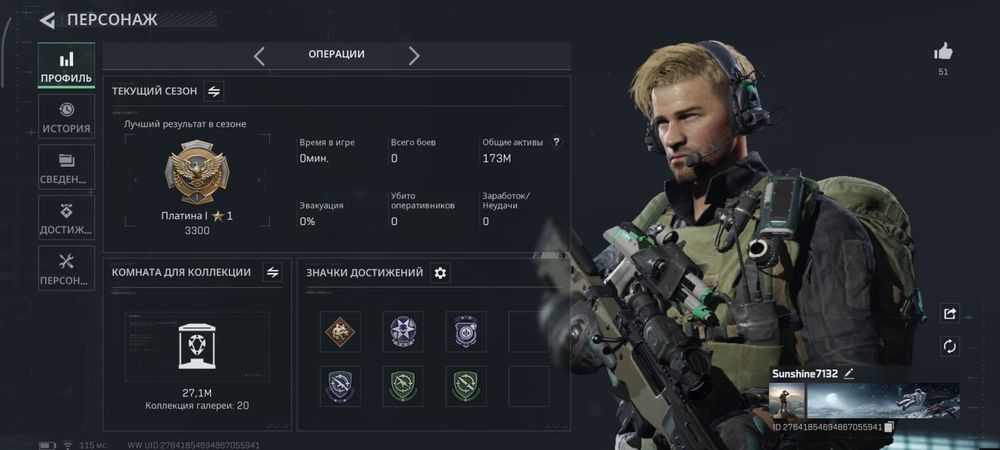The width and height of the screenshot is (1000, 450).
Task: Click the right arrow beside ОПЕРАЦИИ
Action: 414,56
